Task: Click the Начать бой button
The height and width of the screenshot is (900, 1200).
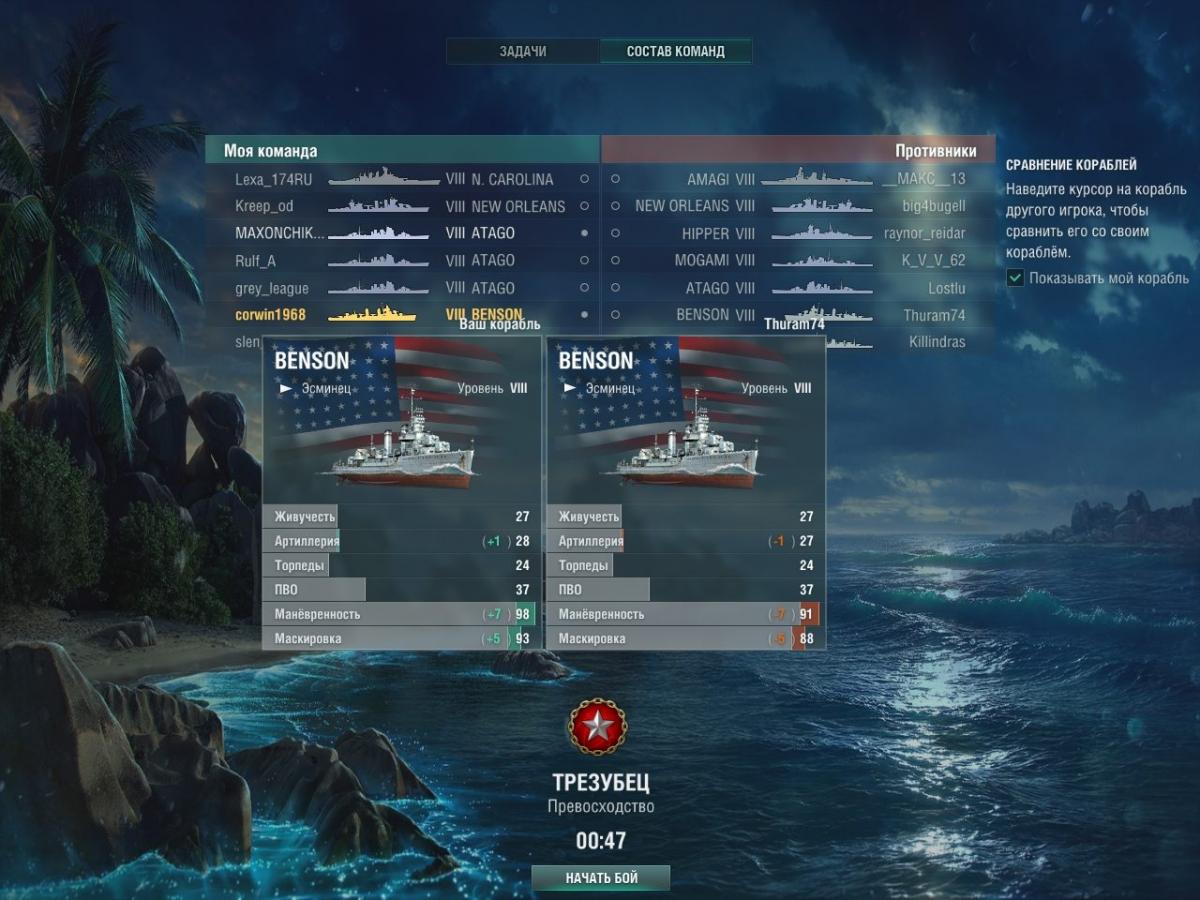Action: (x=601, y=878)
